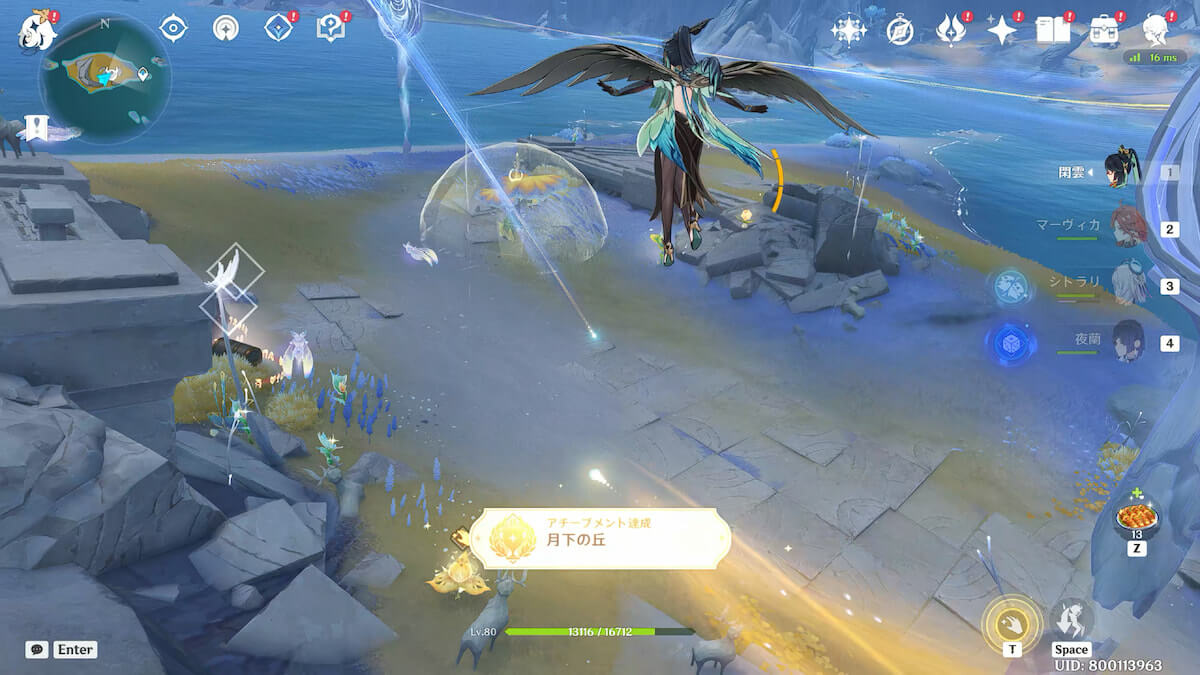Viewport: 1200px width, 675px height.
Task: Open the character profile head icon
Action: click(x=1156, y=30)
